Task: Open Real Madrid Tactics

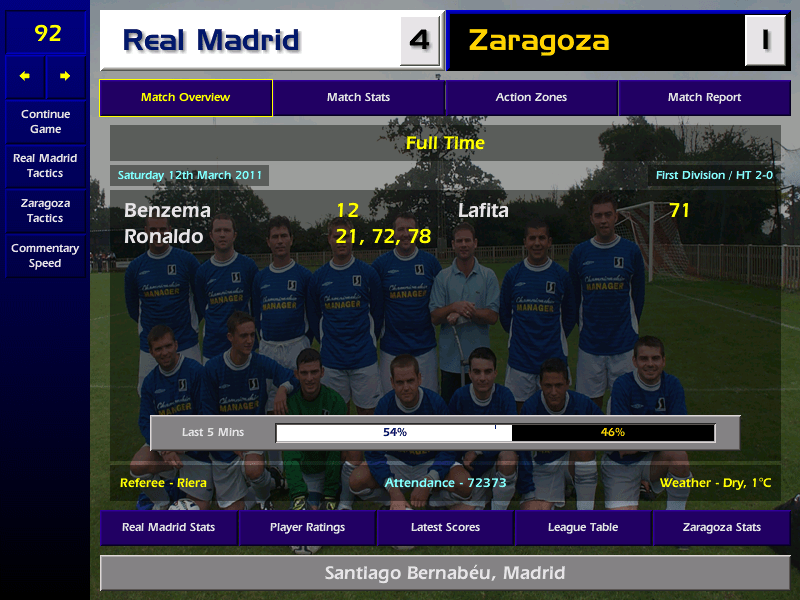Action: click(45, 165)
